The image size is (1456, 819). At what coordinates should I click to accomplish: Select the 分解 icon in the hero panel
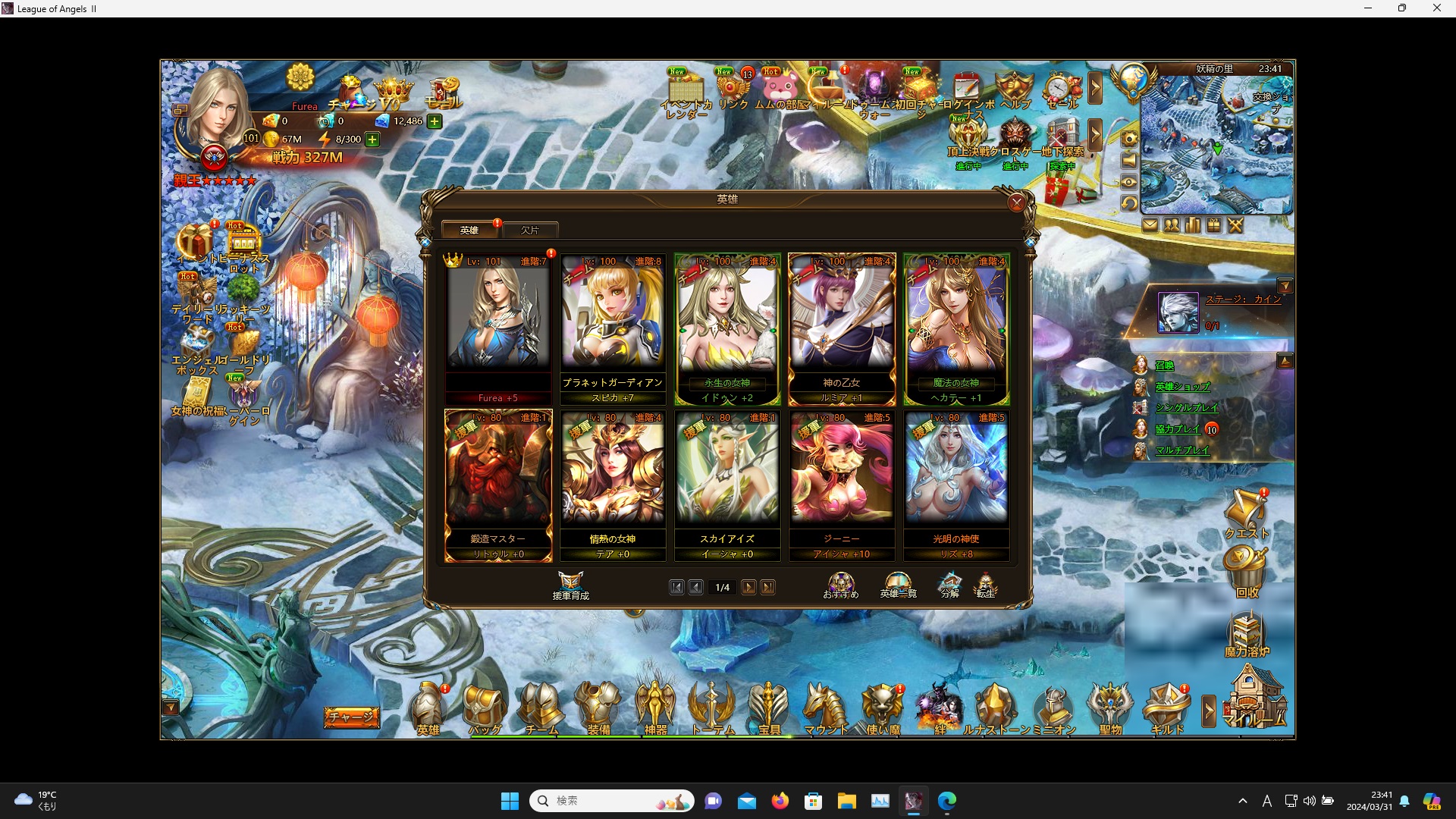[949, 584]
